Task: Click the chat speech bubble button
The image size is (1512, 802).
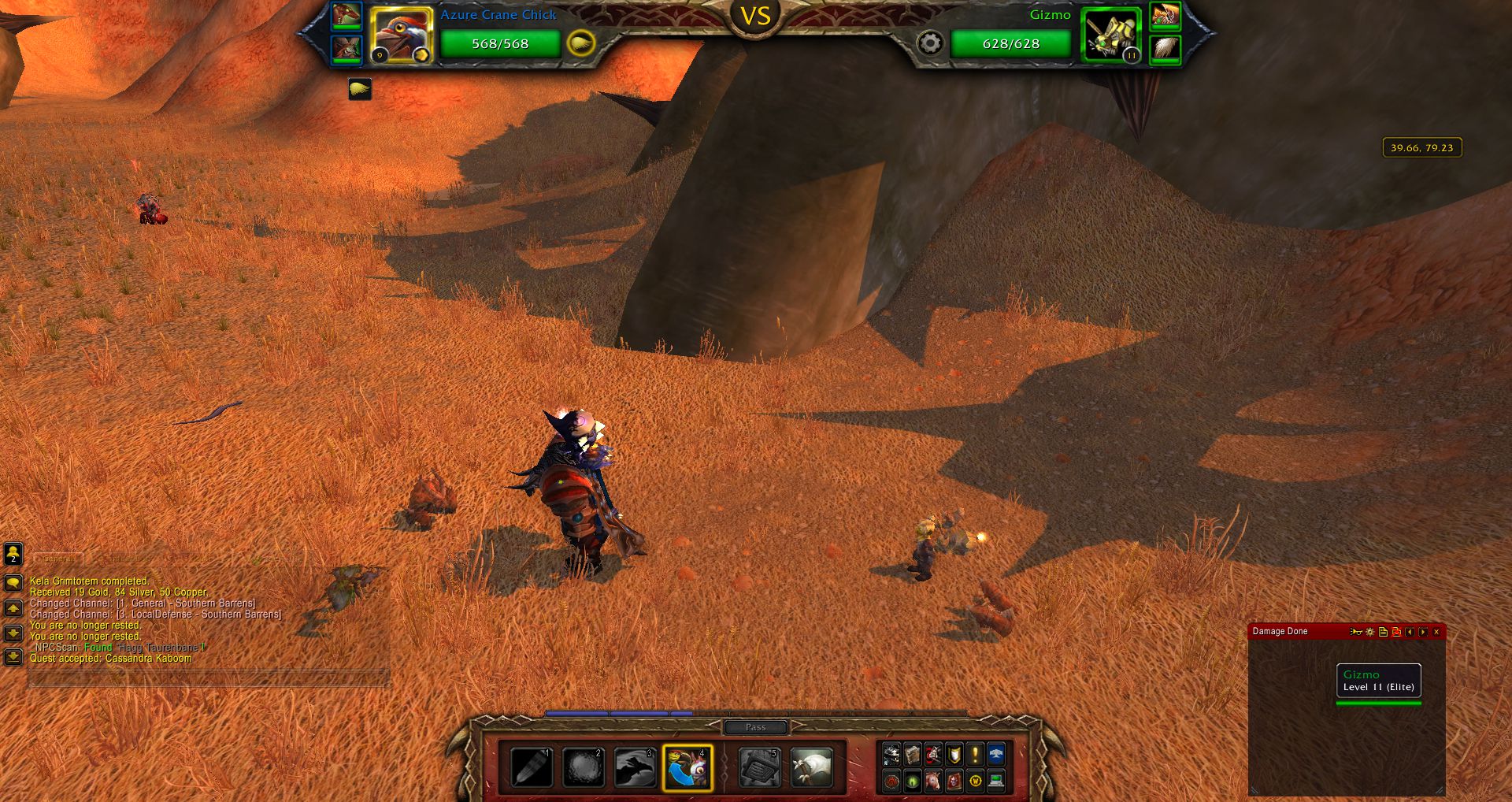Action: (x=13, y=583)
